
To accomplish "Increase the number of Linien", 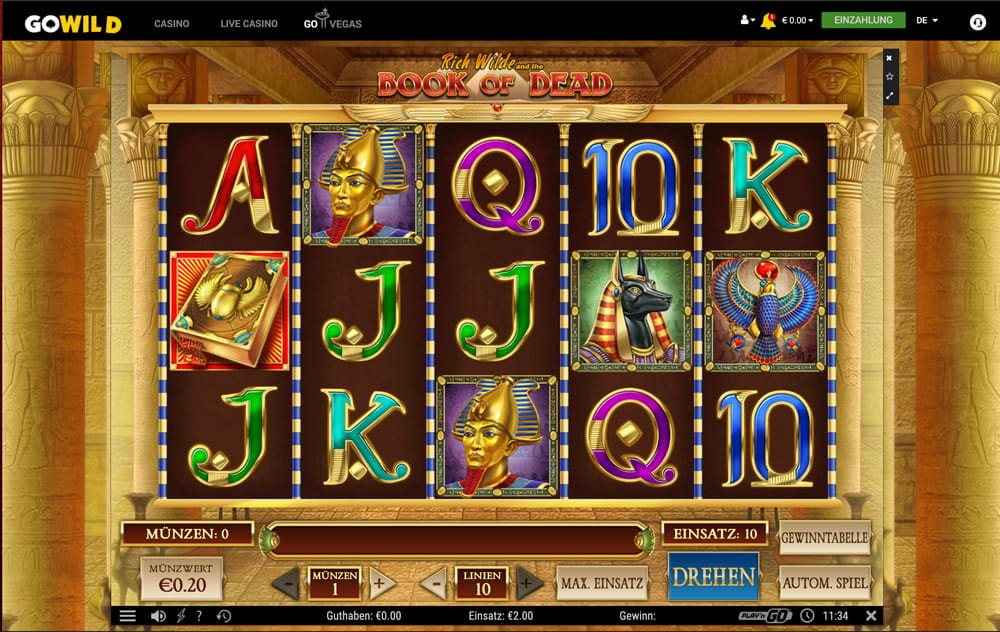I will (529, 583).
